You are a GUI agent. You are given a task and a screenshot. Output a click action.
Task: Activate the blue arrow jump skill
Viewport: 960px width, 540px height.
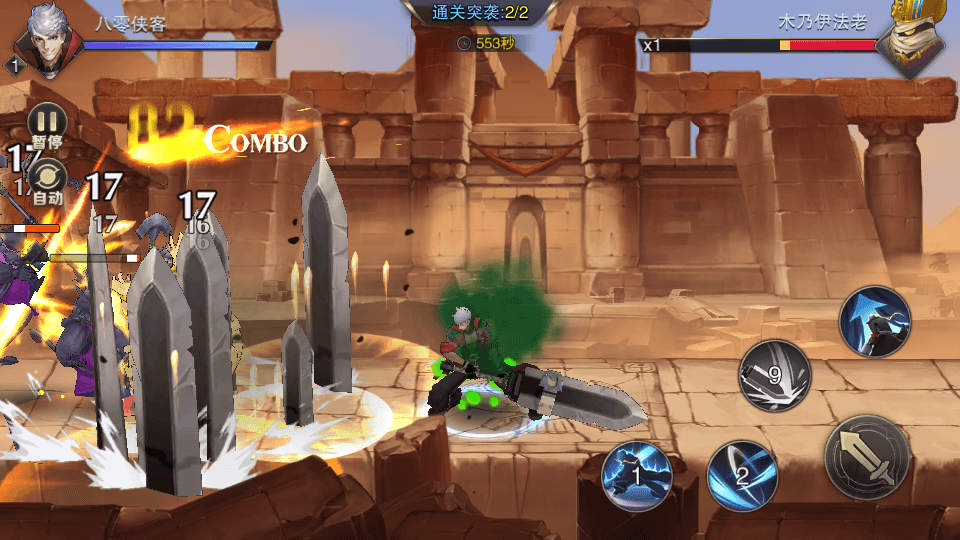tap(874, 321)
